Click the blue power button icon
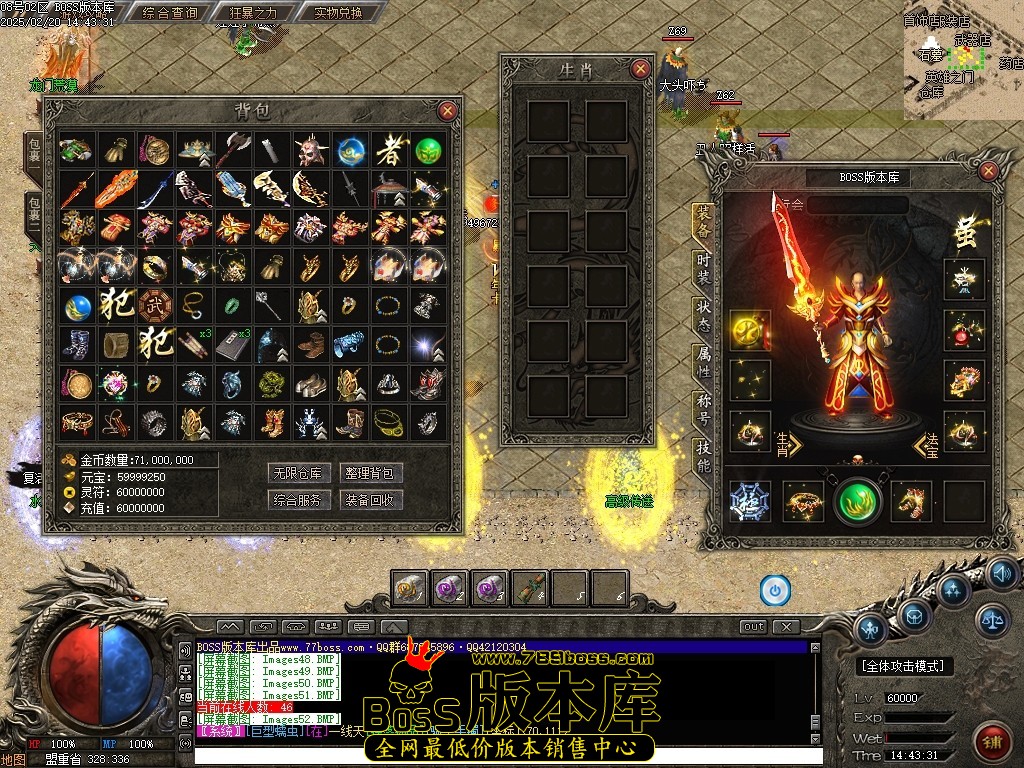The image size is (1024, 768). pyautogui.click(x=775, y=590)
